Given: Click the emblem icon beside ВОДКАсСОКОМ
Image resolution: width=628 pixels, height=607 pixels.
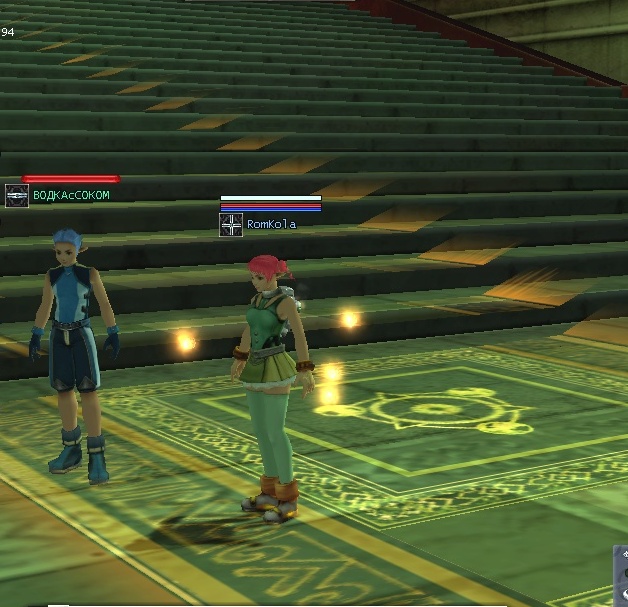Looking at the screenshot, I should [16, 195].
